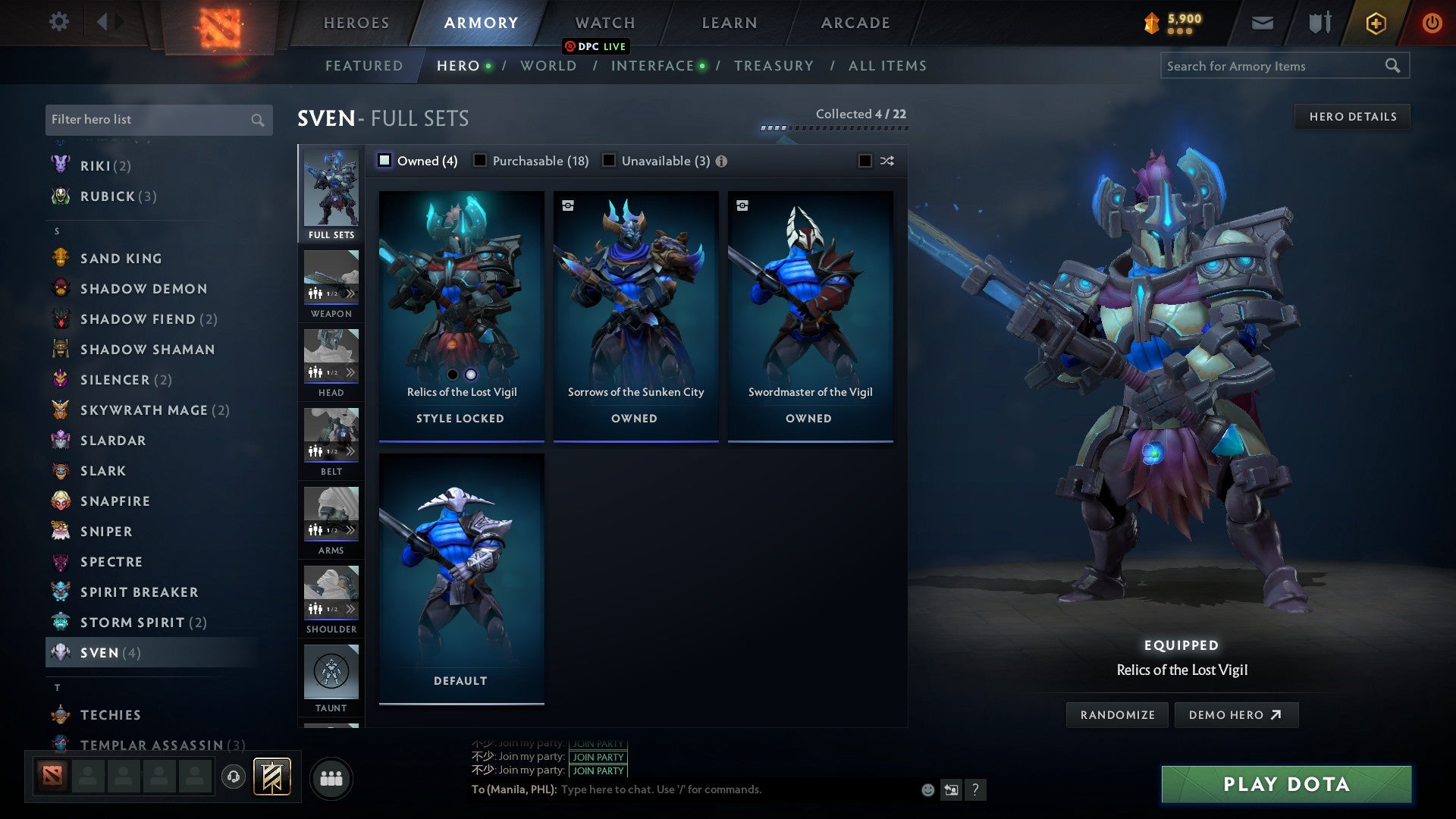This screenshot has height=819, width=1456.
Task: Toggle the Owned (4) filter checkbox
Action: (385, 161)
